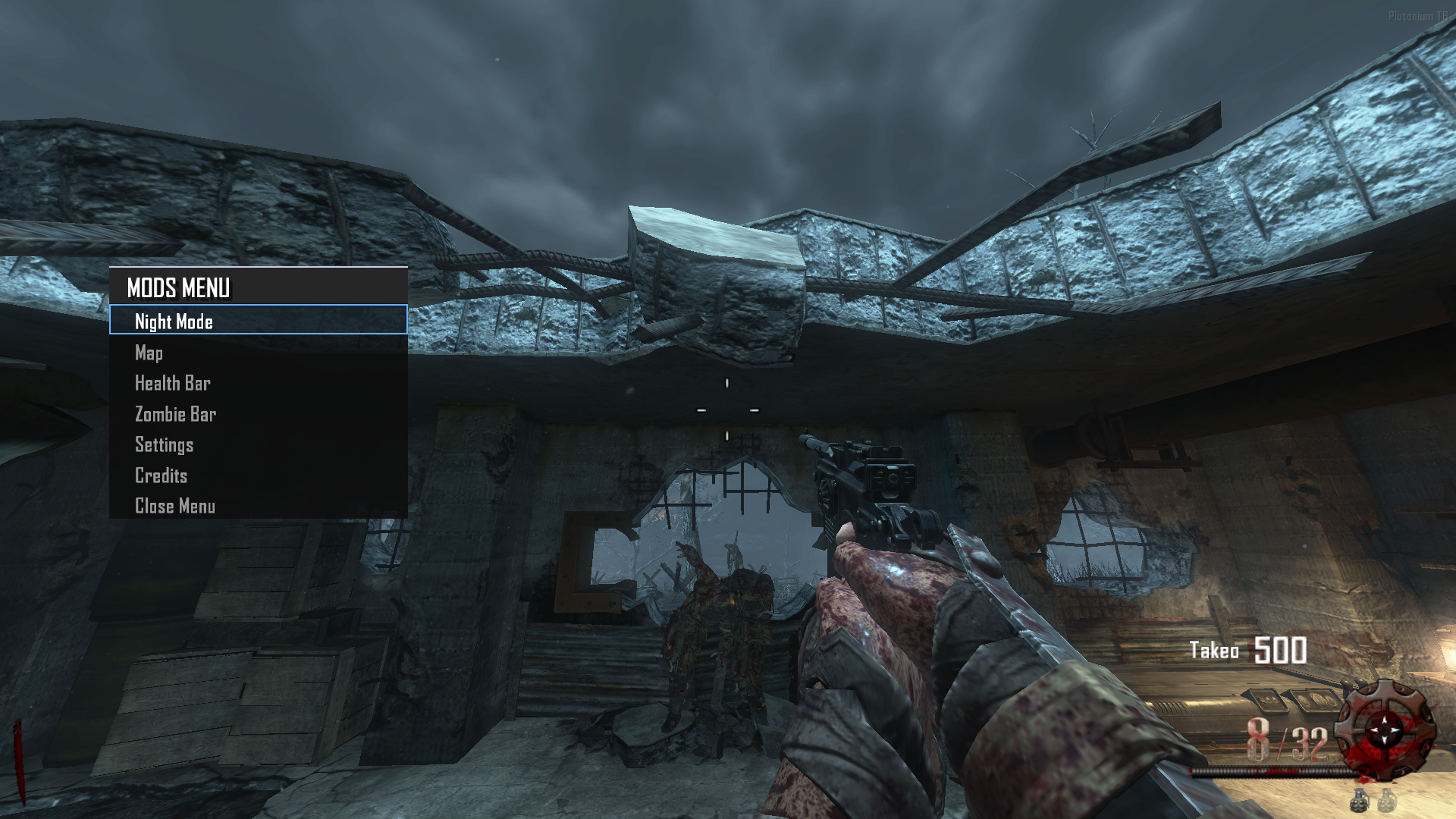The image size is (1456, 819).
Task: Toggle the Zombie Bar entry
Action: pyautogui.click(x=176, y=414)
